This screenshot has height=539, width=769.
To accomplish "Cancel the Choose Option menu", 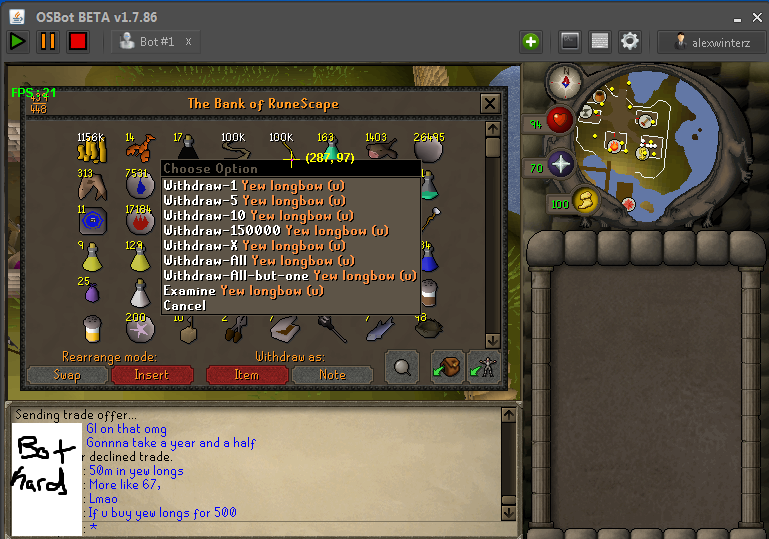I will pos(185,305).
